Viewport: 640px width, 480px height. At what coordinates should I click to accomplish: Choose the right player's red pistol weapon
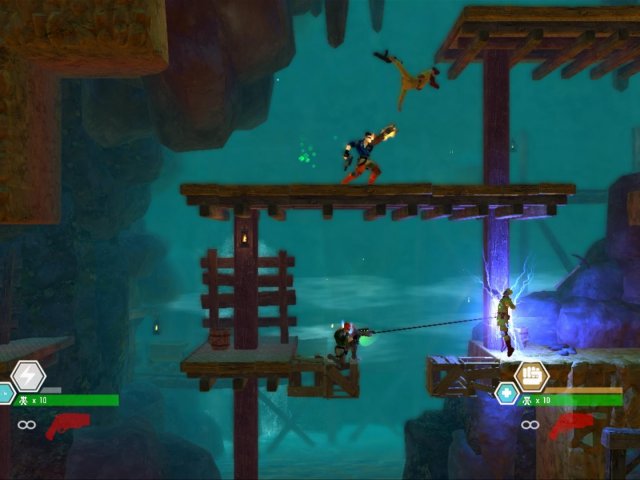pos(571,427)
